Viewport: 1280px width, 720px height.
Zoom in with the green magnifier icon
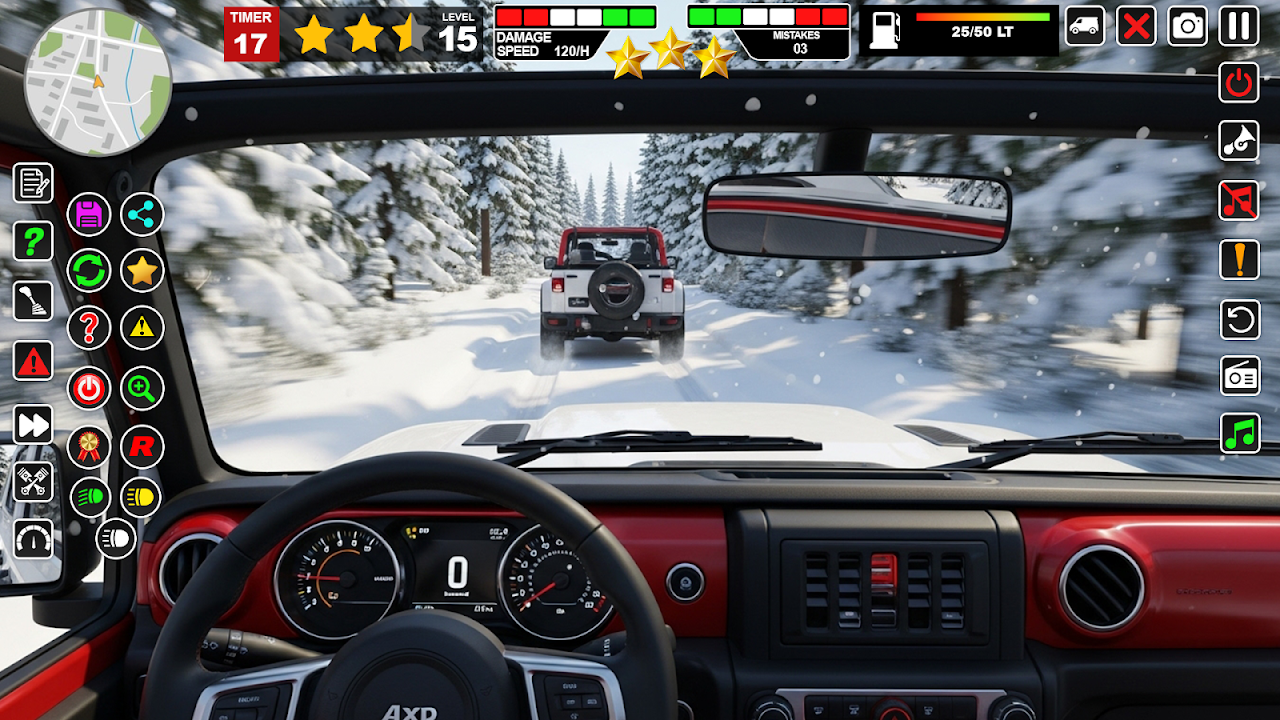pyautogui.click(x=142, y=388)
